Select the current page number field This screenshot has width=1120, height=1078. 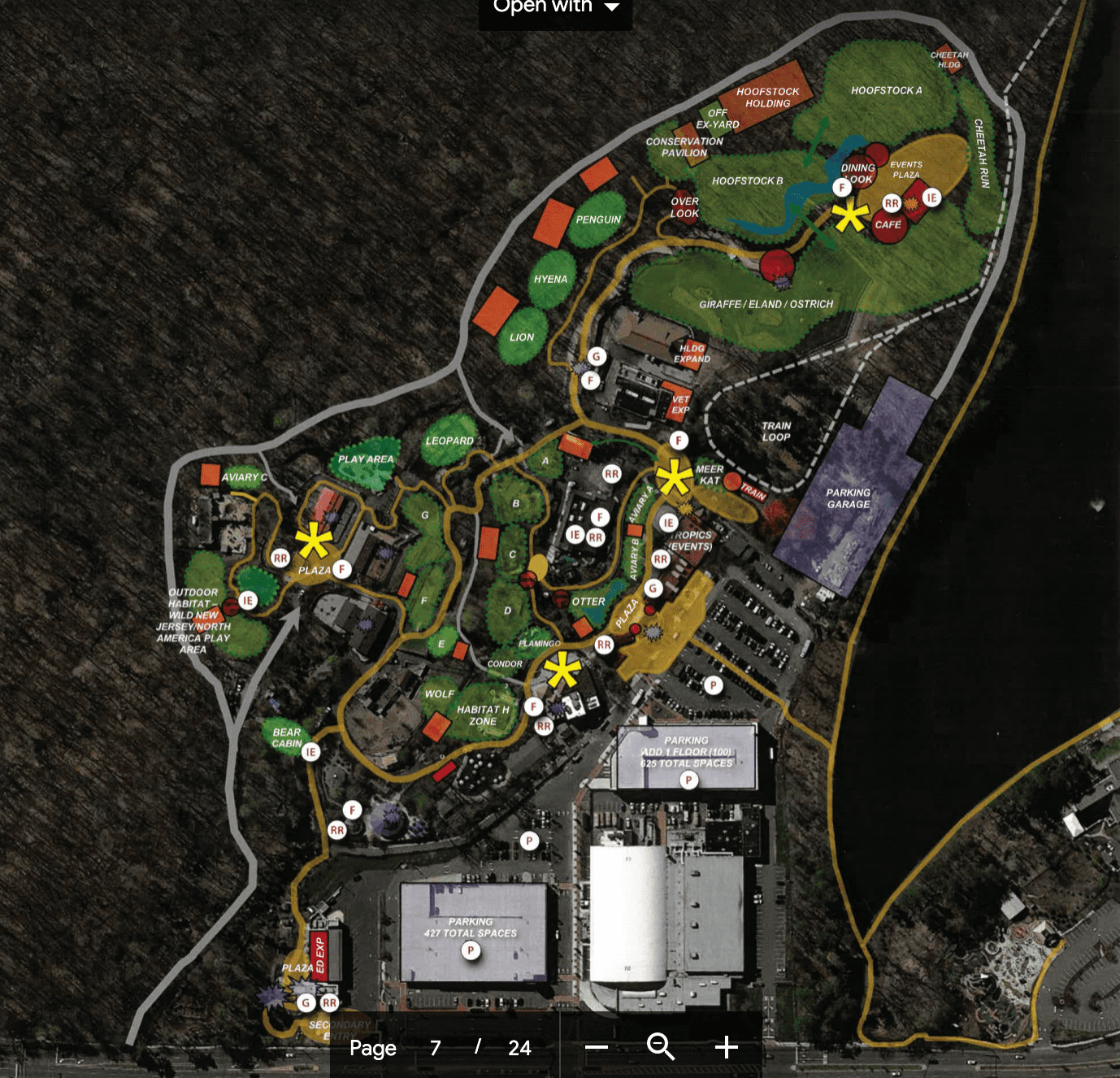click(436, 1048)
